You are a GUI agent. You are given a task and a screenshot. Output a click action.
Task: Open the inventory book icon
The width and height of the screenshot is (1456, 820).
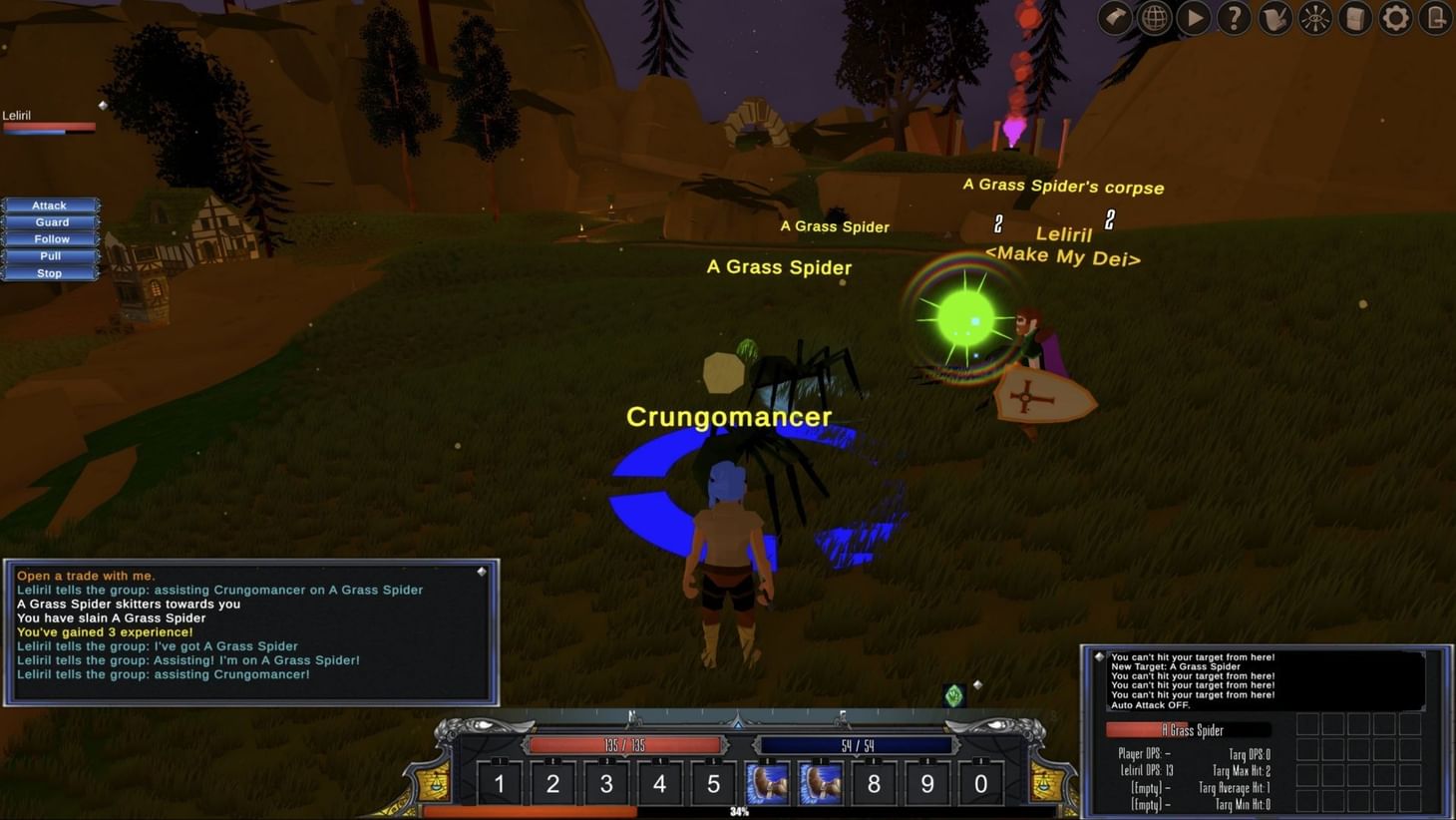[x=1354, y=17]
